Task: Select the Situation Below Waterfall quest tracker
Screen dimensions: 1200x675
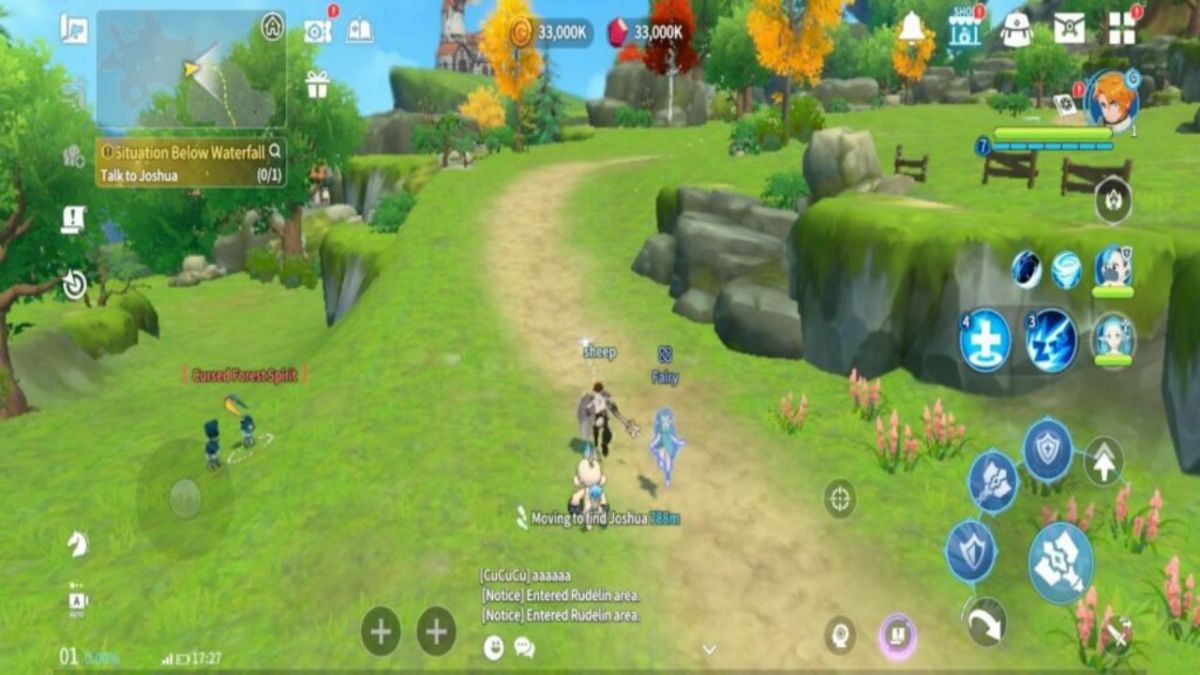Action: (x=190, y=163)
